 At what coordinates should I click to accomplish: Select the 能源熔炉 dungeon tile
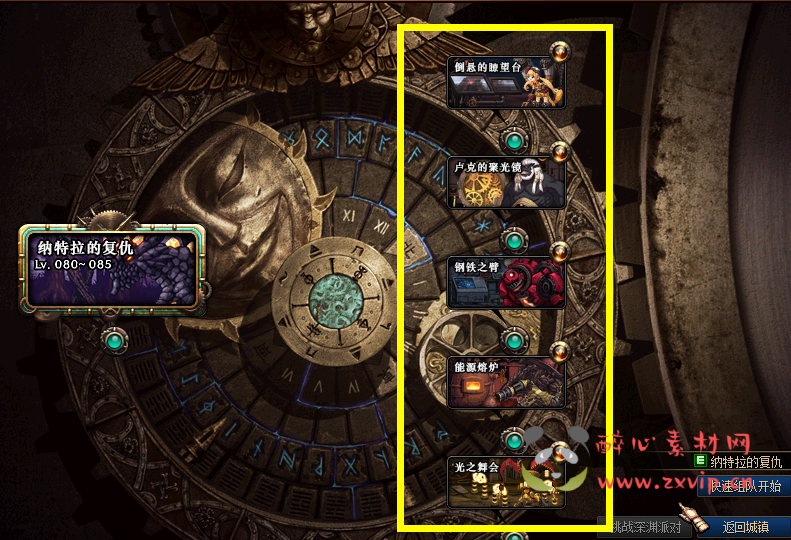coord(506,381)
